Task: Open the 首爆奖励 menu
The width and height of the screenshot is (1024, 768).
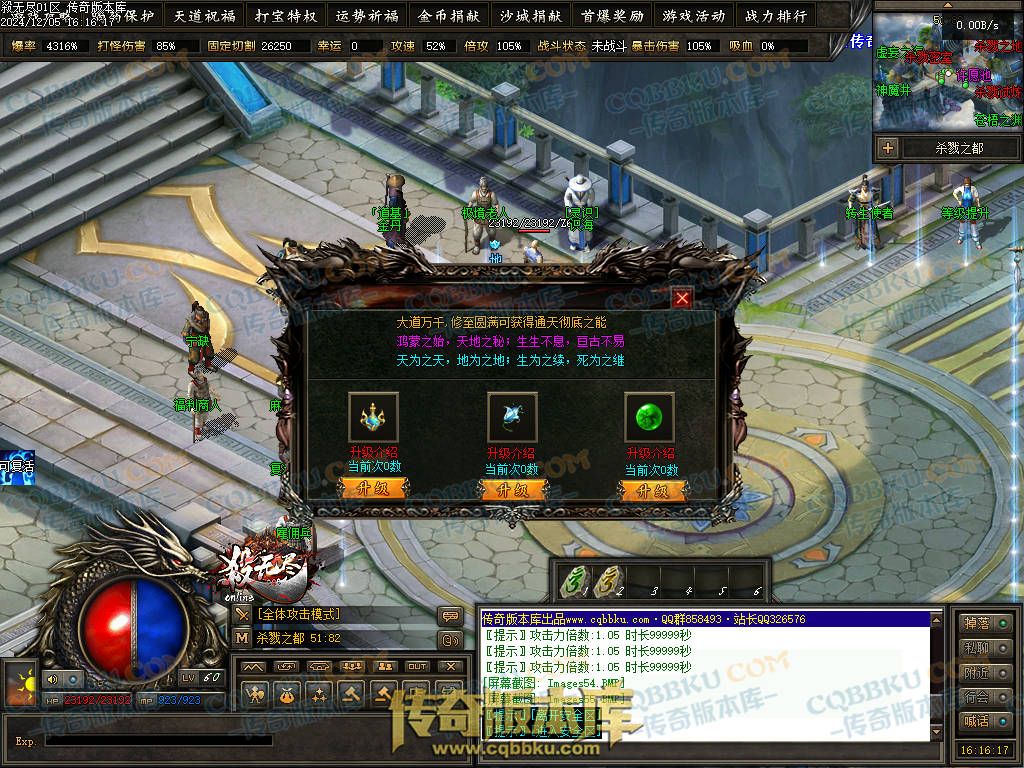Action: click(x=612, y=16)
